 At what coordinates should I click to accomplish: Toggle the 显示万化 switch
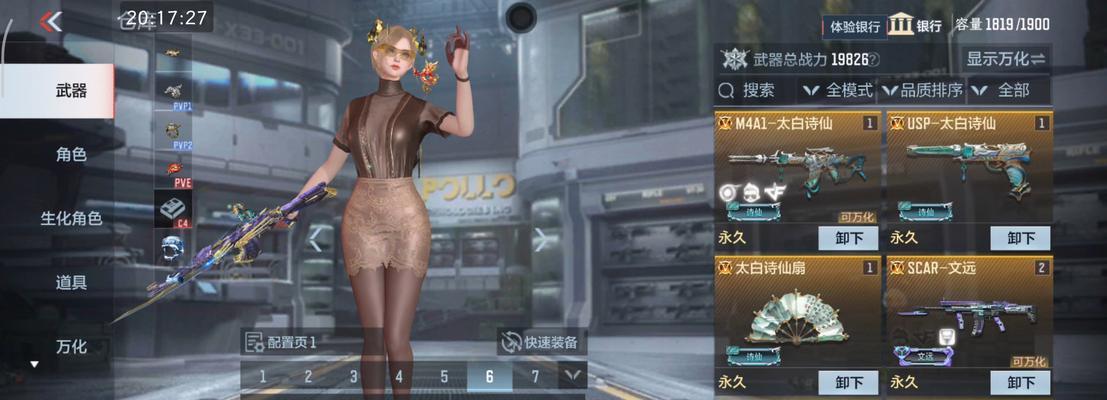(x=1006, y=58)
